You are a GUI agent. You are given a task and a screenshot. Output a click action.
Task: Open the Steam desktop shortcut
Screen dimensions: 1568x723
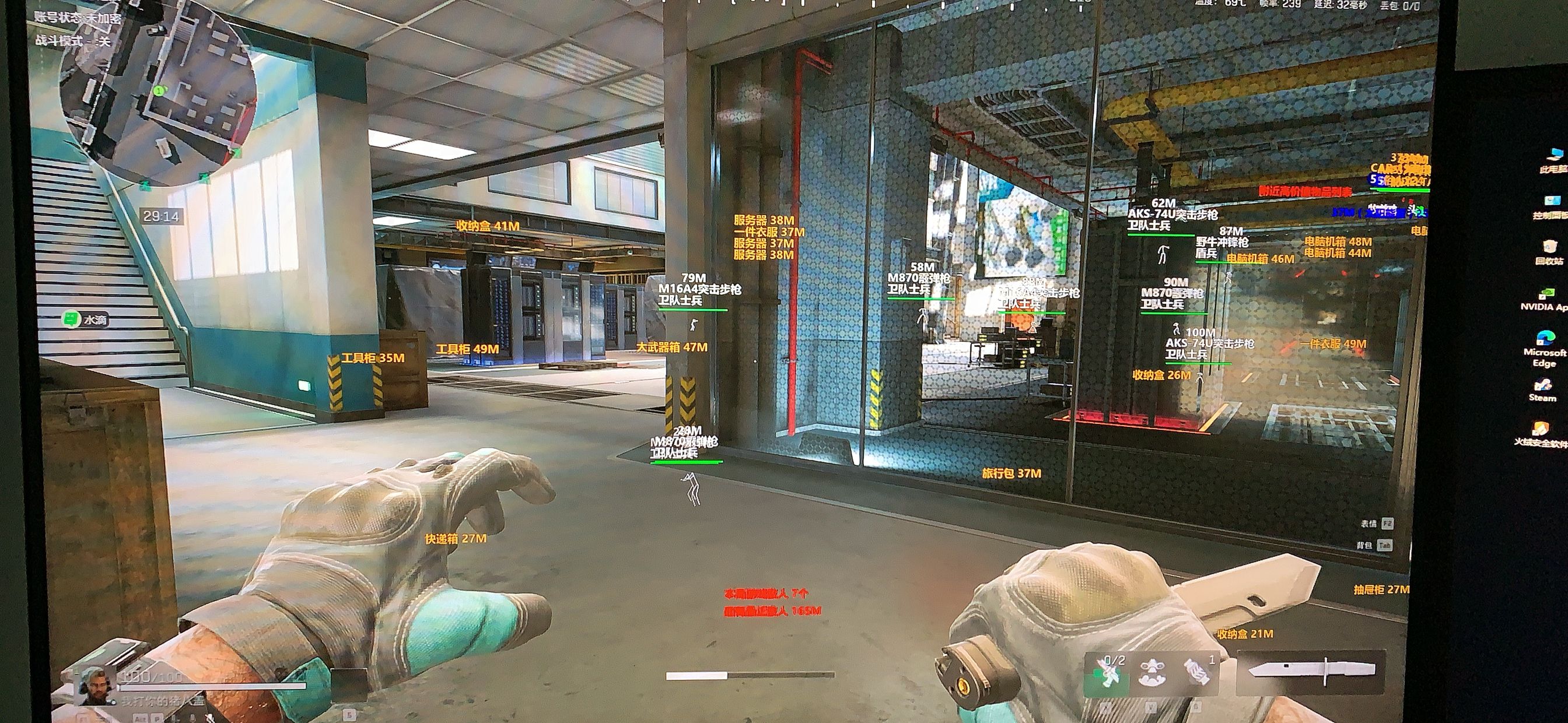pos(1542,388)
